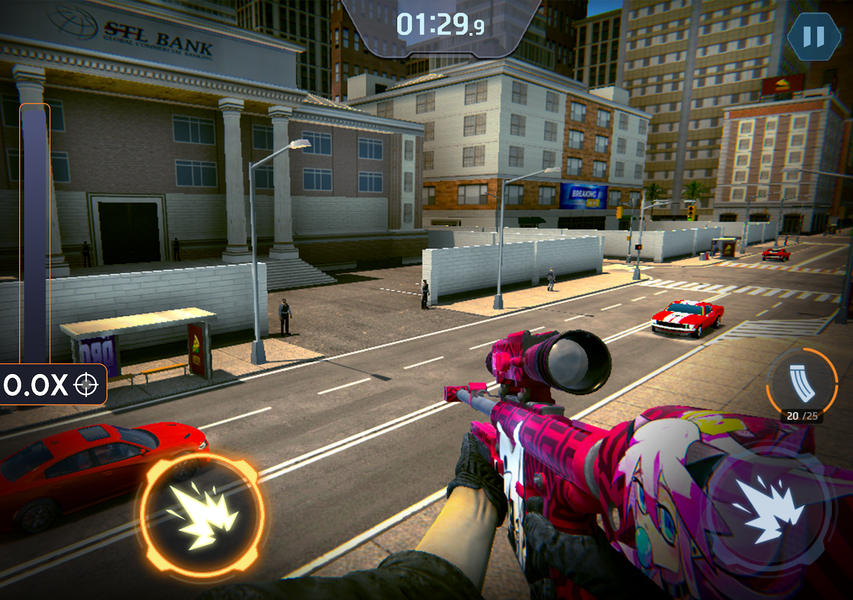
Task: Adjust the vertical zoom slider bar
Action: point(35,230)
